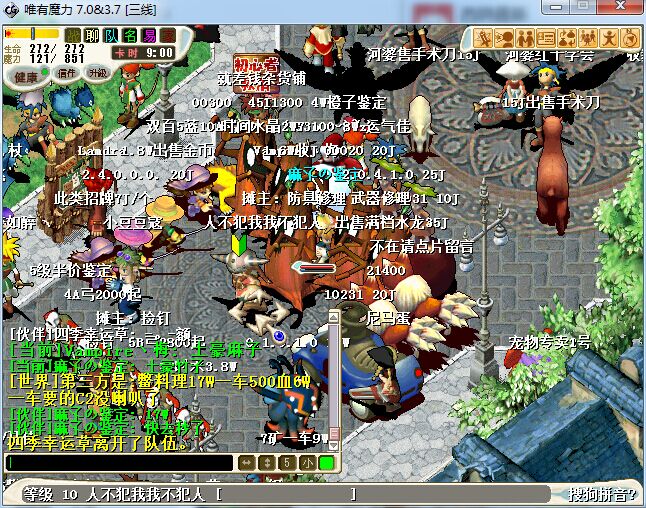Toggle the 聊 chat channel button
646x508 pixels.
(x=92, y=35)
